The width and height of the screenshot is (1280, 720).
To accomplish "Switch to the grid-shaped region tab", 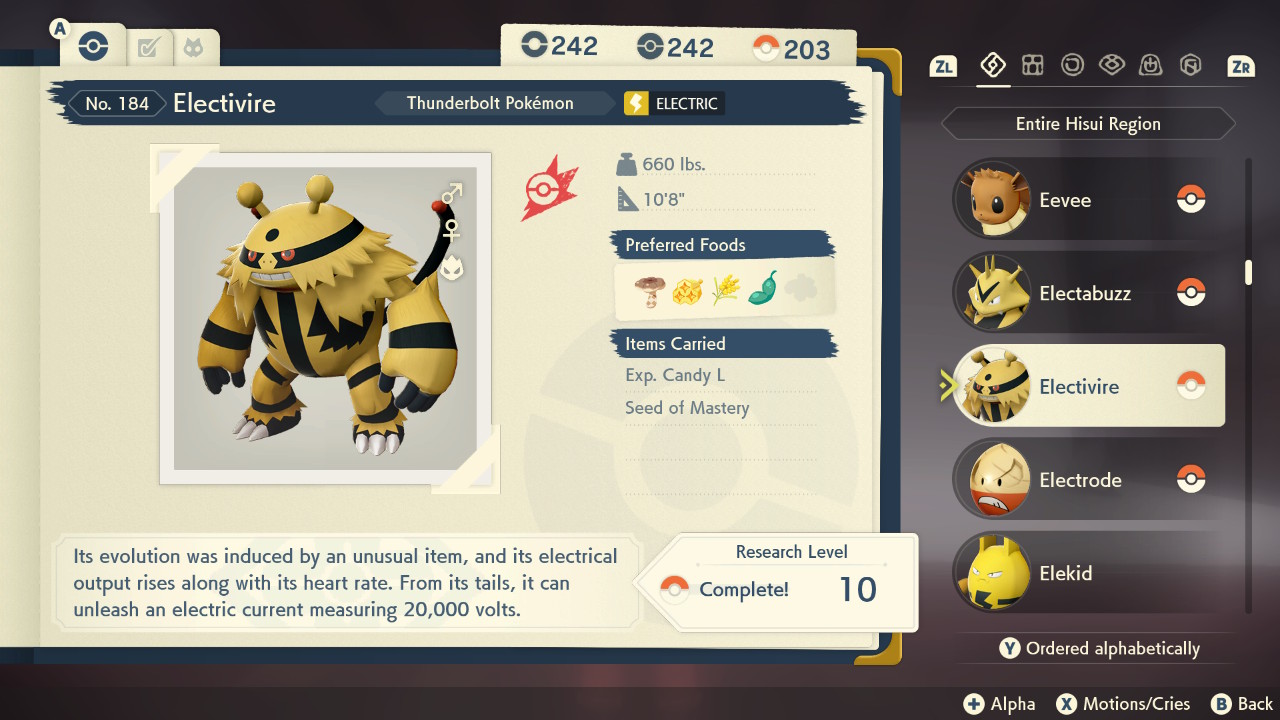I will point(1033,66).
